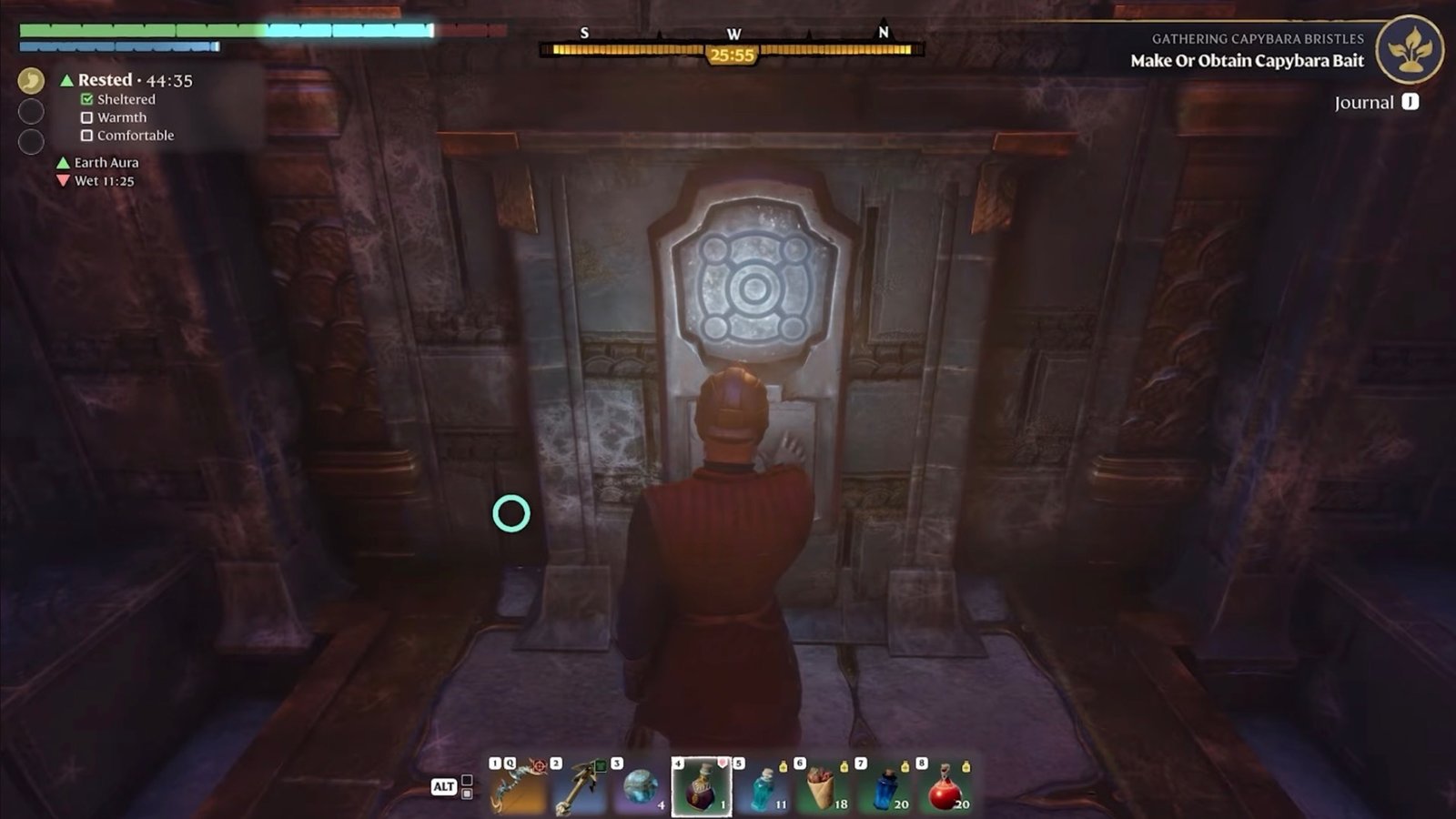Enable the Warmth checkbox
The width and height of the screenshot is (1456, 819).
pos(86,117)
